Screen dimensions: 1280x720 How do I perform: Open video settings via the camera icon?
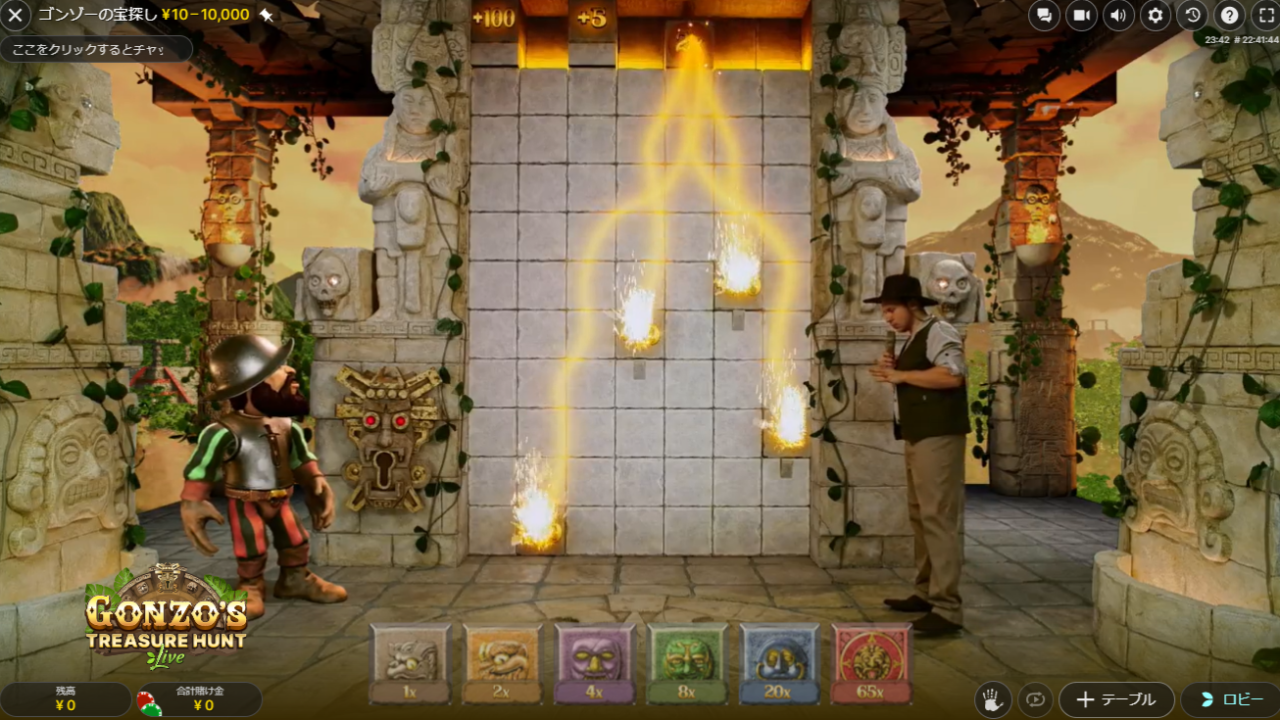tap(1081, 16)
